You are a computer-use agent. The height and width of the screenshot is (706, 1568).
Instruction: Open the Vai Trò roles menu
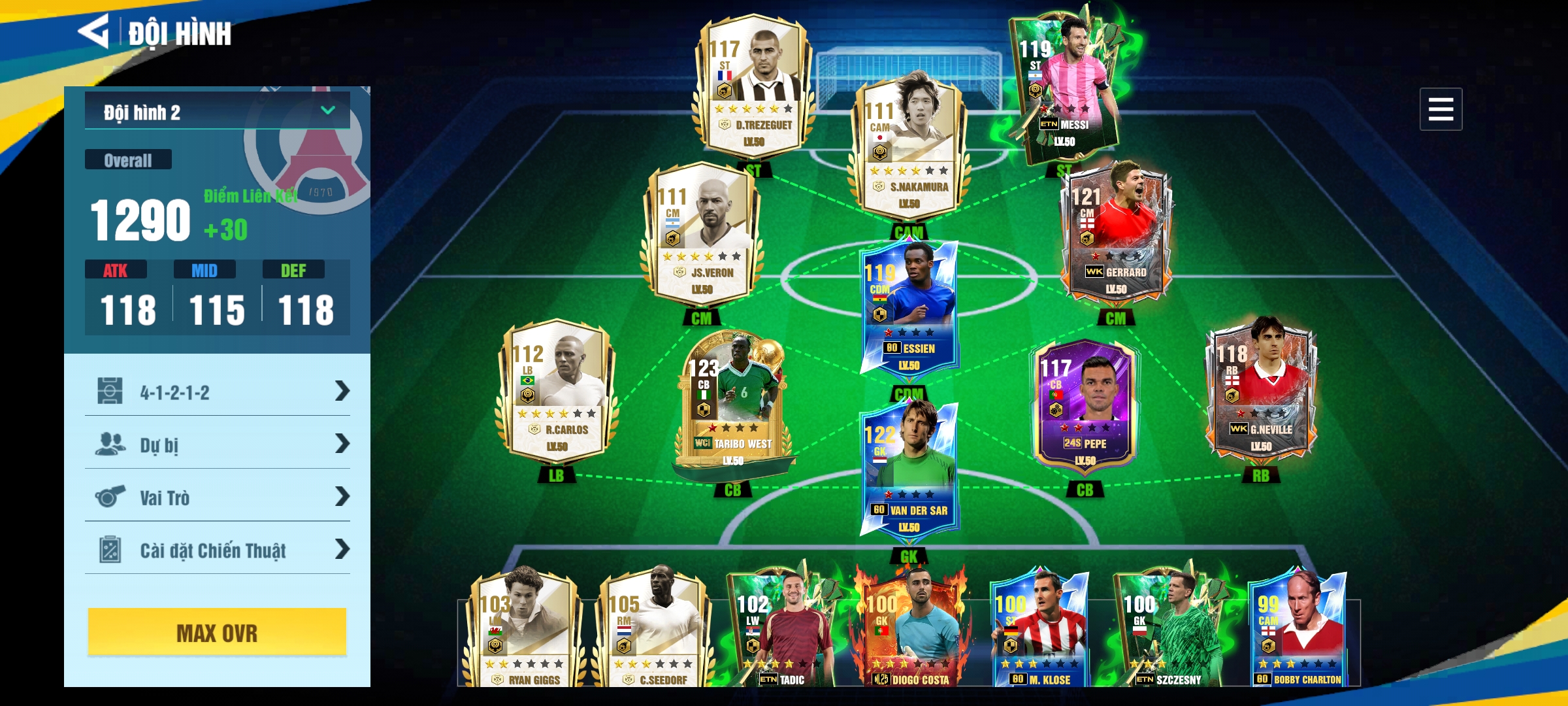217,497
